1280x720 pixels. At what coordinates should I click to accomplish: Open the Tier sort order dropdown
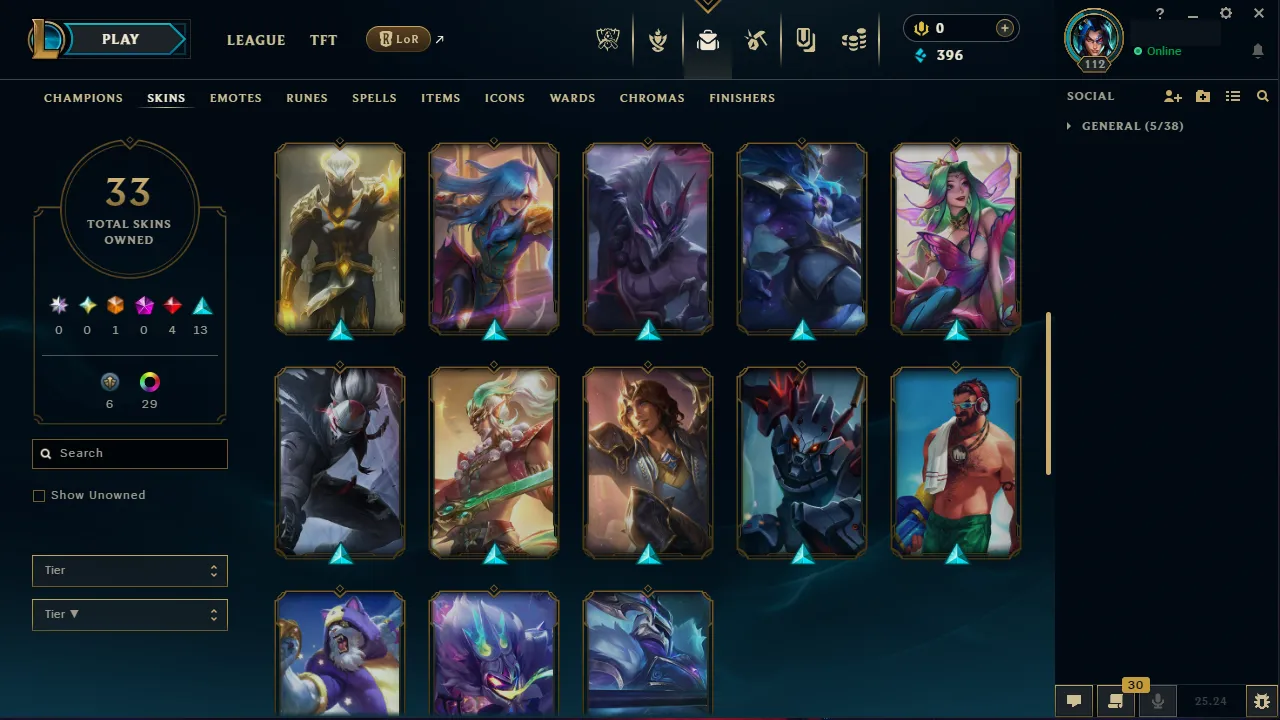coord(129,614)
